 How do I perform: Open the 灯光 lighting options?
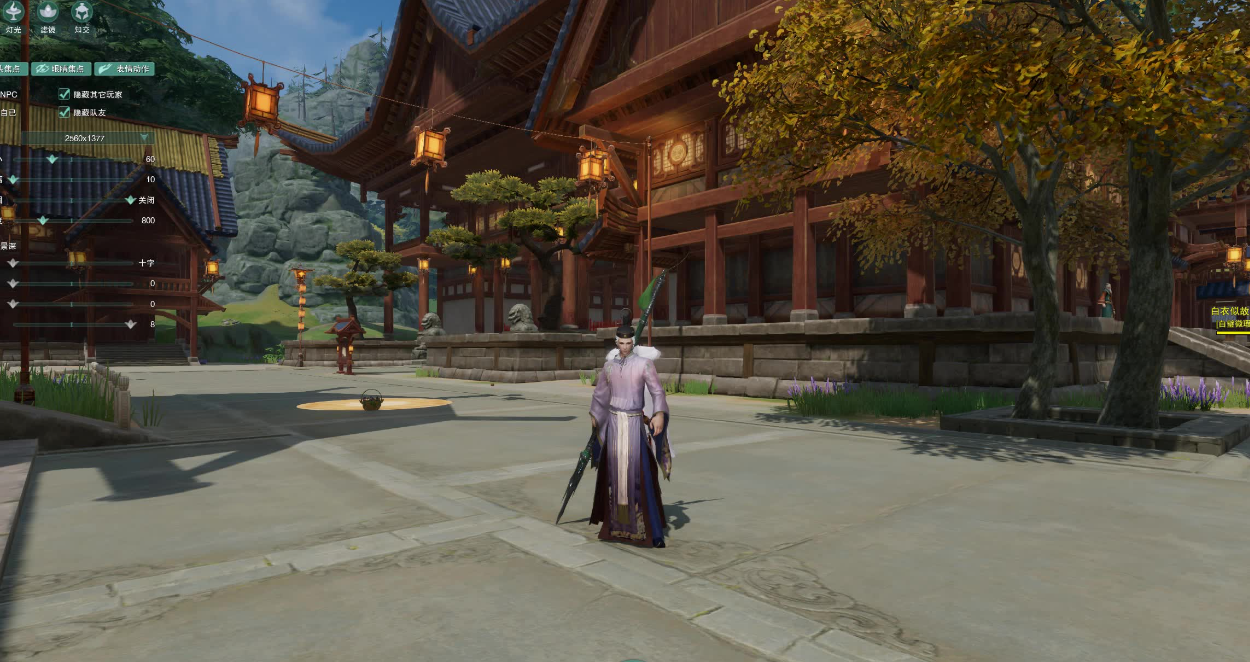click(x=13, y=12)
